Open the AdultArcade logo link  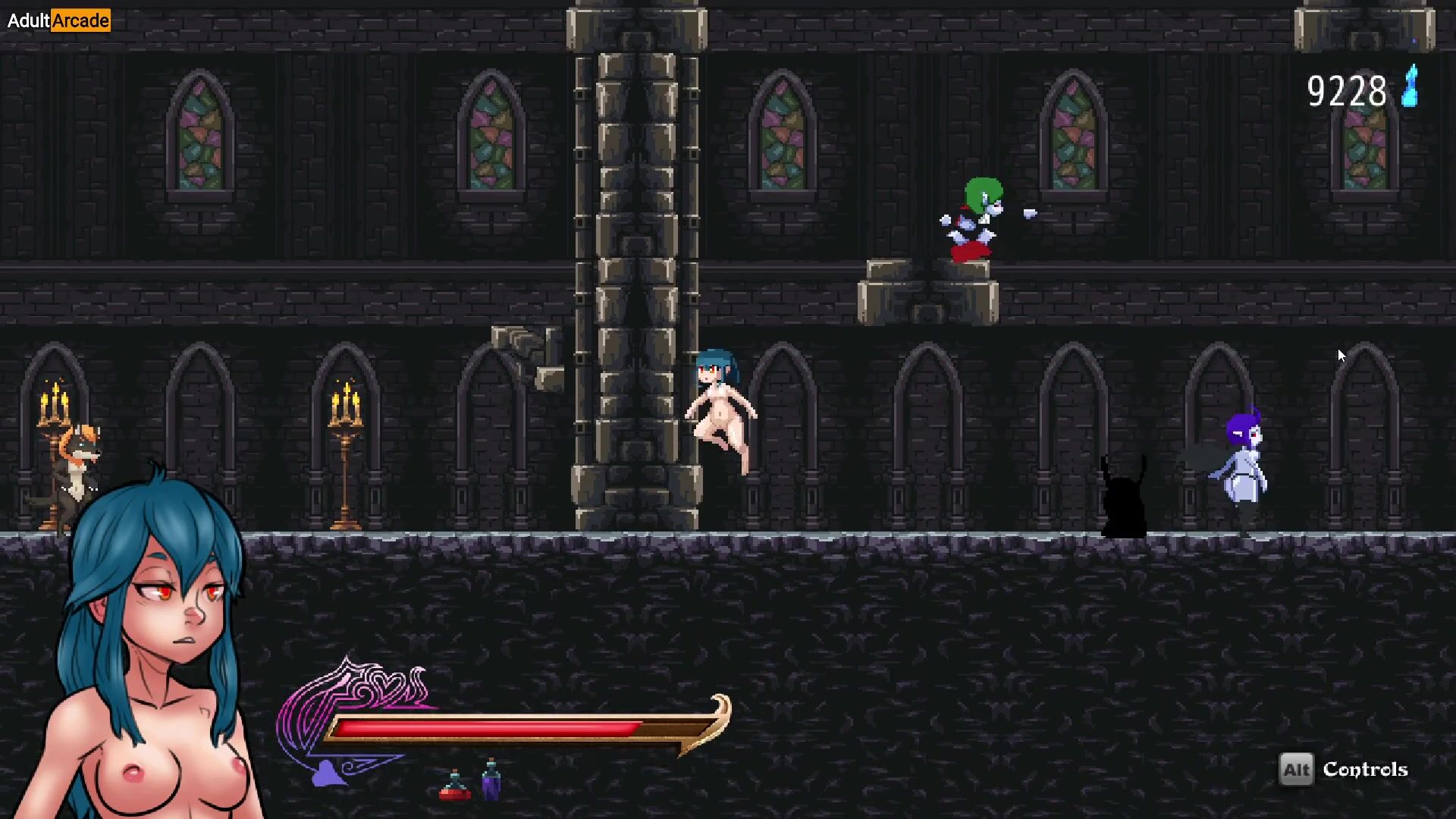58,20
